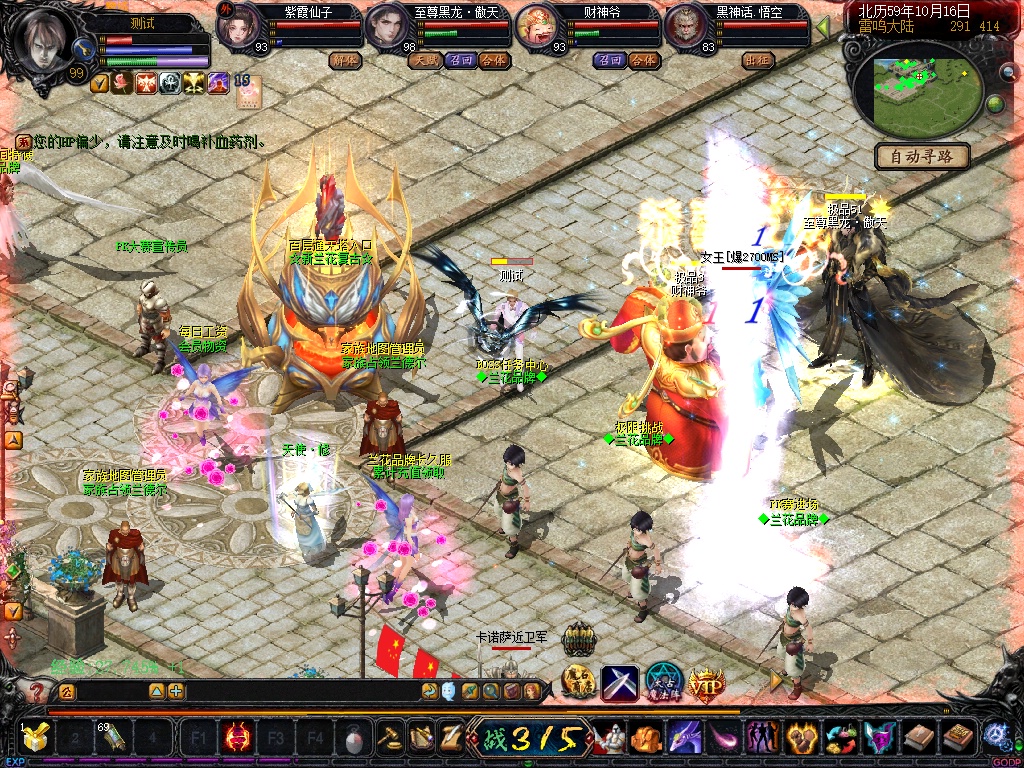Click the 自动寻路 auto-pathfinding button
Image resolution: width=1024 pixels, height=768 pixels.
923,156
